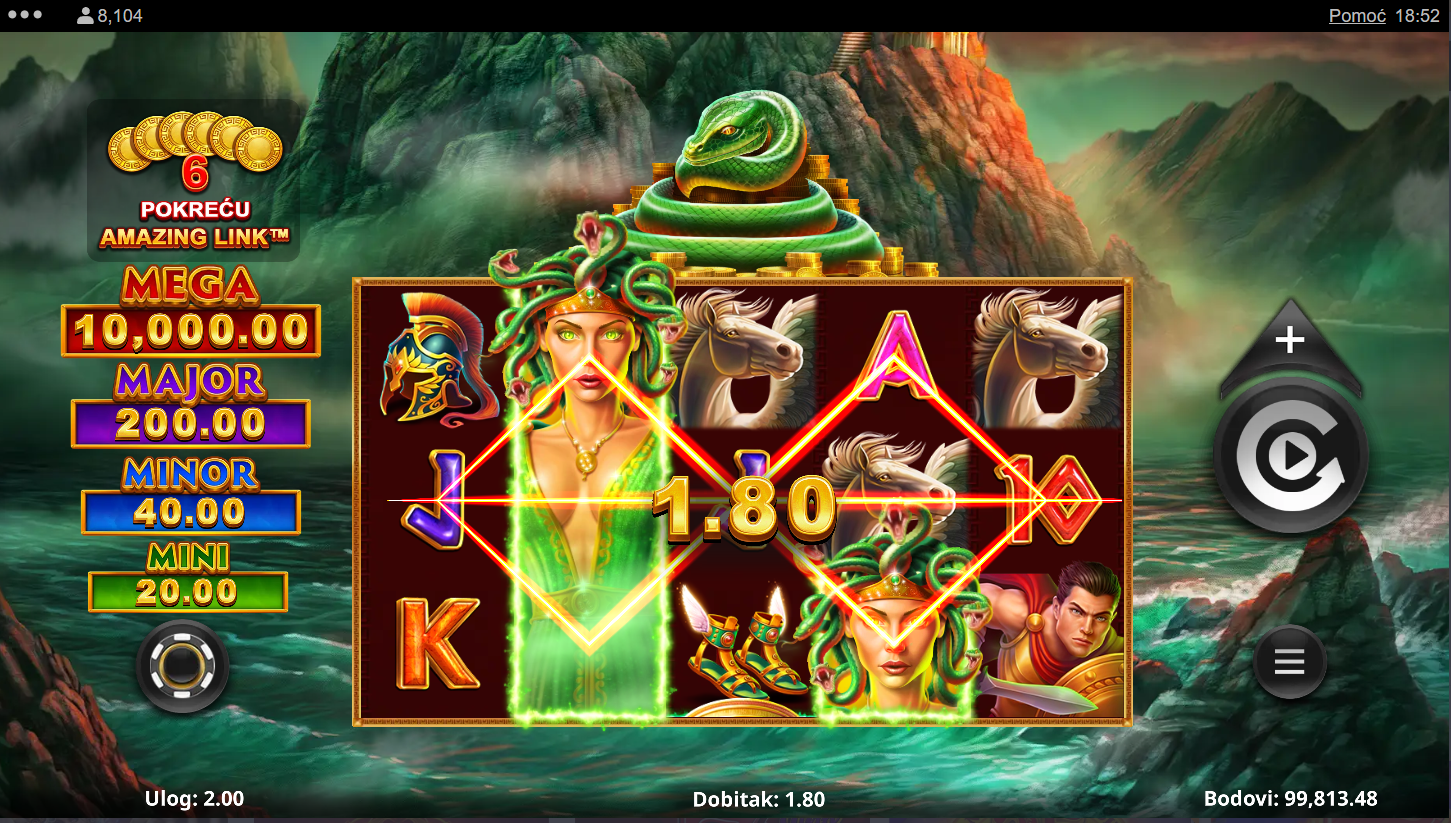Spin the reels with the play button
Viewport: 1451px width, 823px height.
point(1290,458)
